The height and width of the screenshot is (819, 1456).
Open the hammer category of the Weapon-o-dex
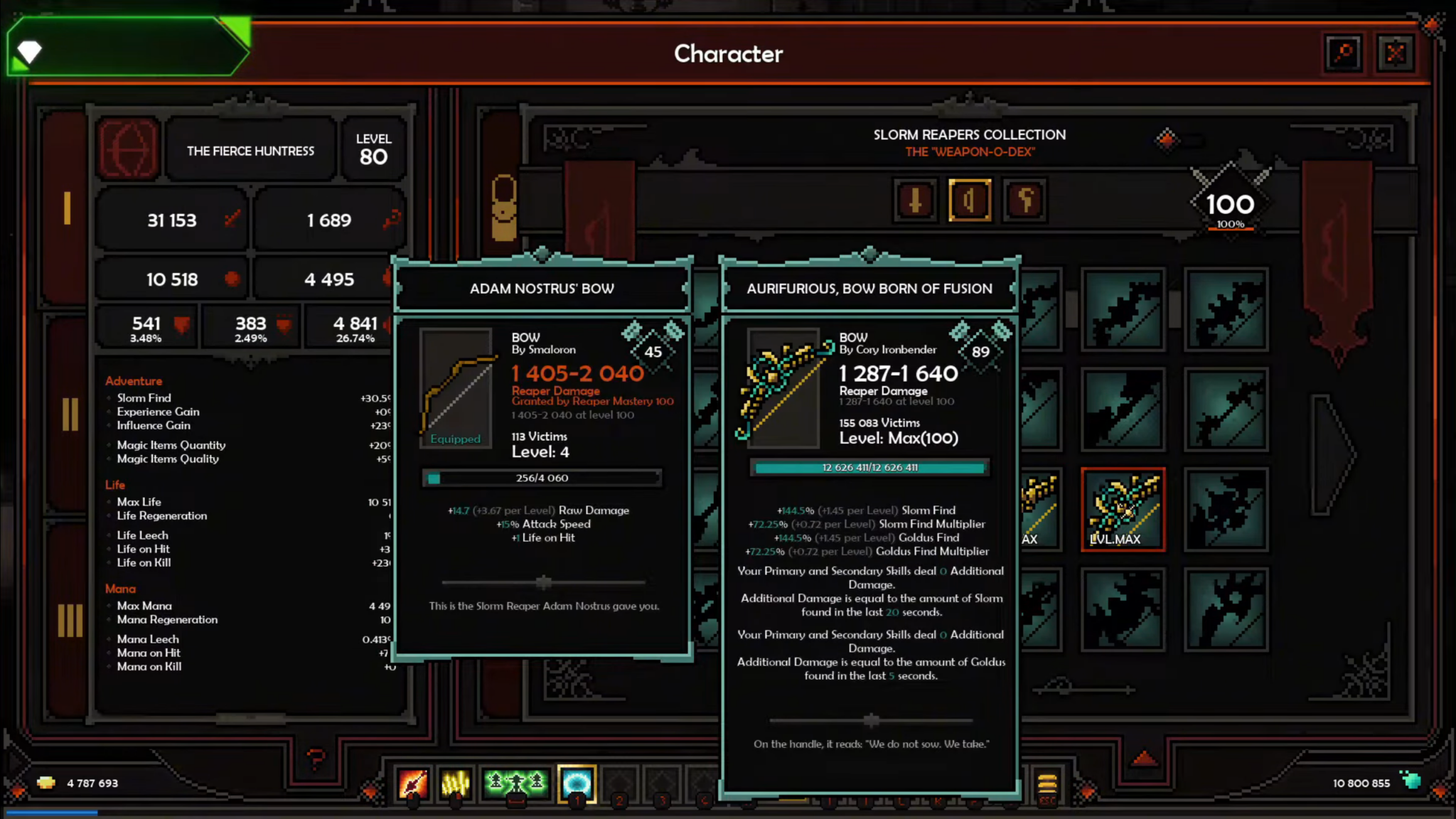click(1024, 200)
